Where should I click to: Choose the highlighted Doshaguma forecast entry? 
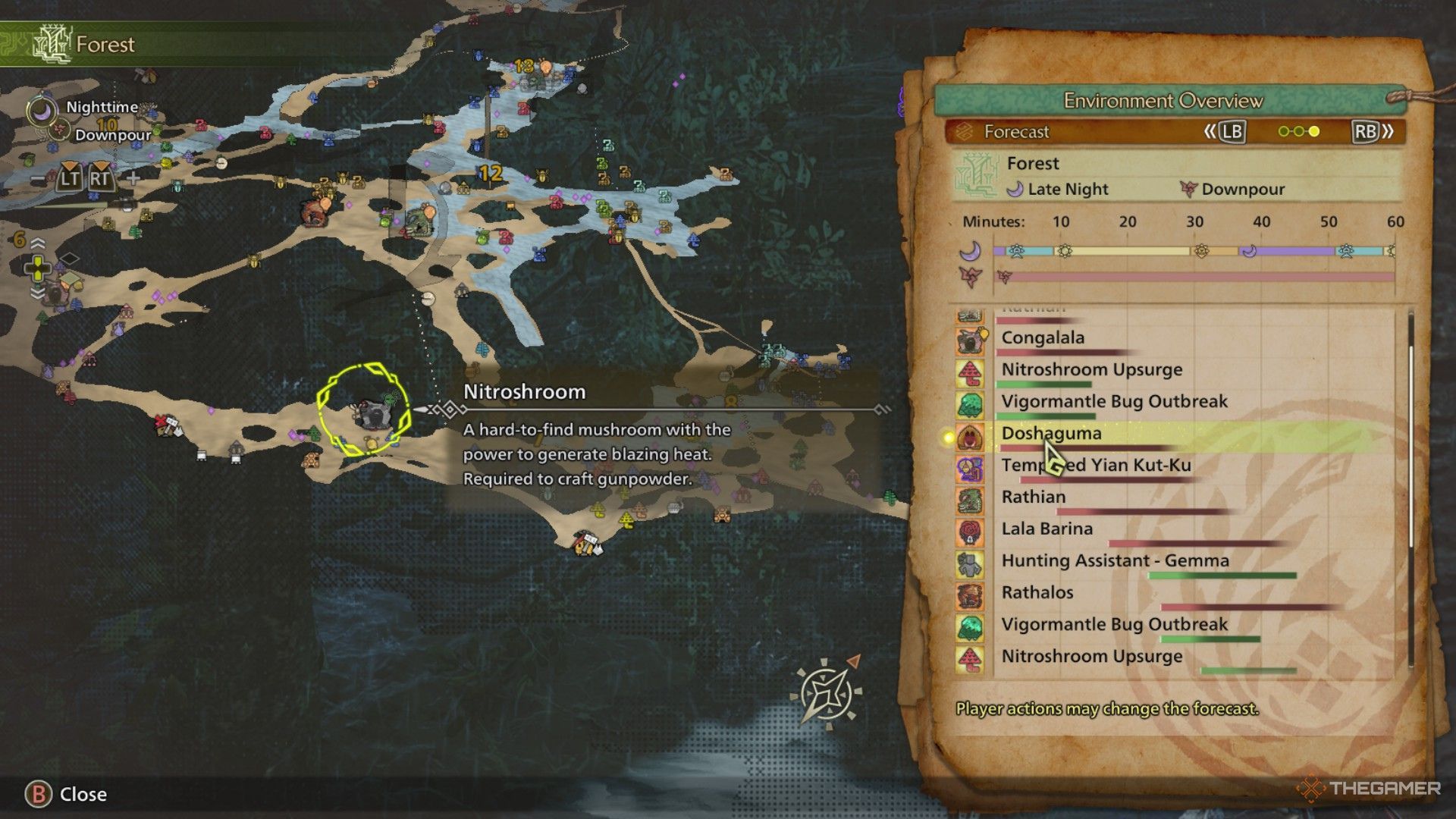1051,434
